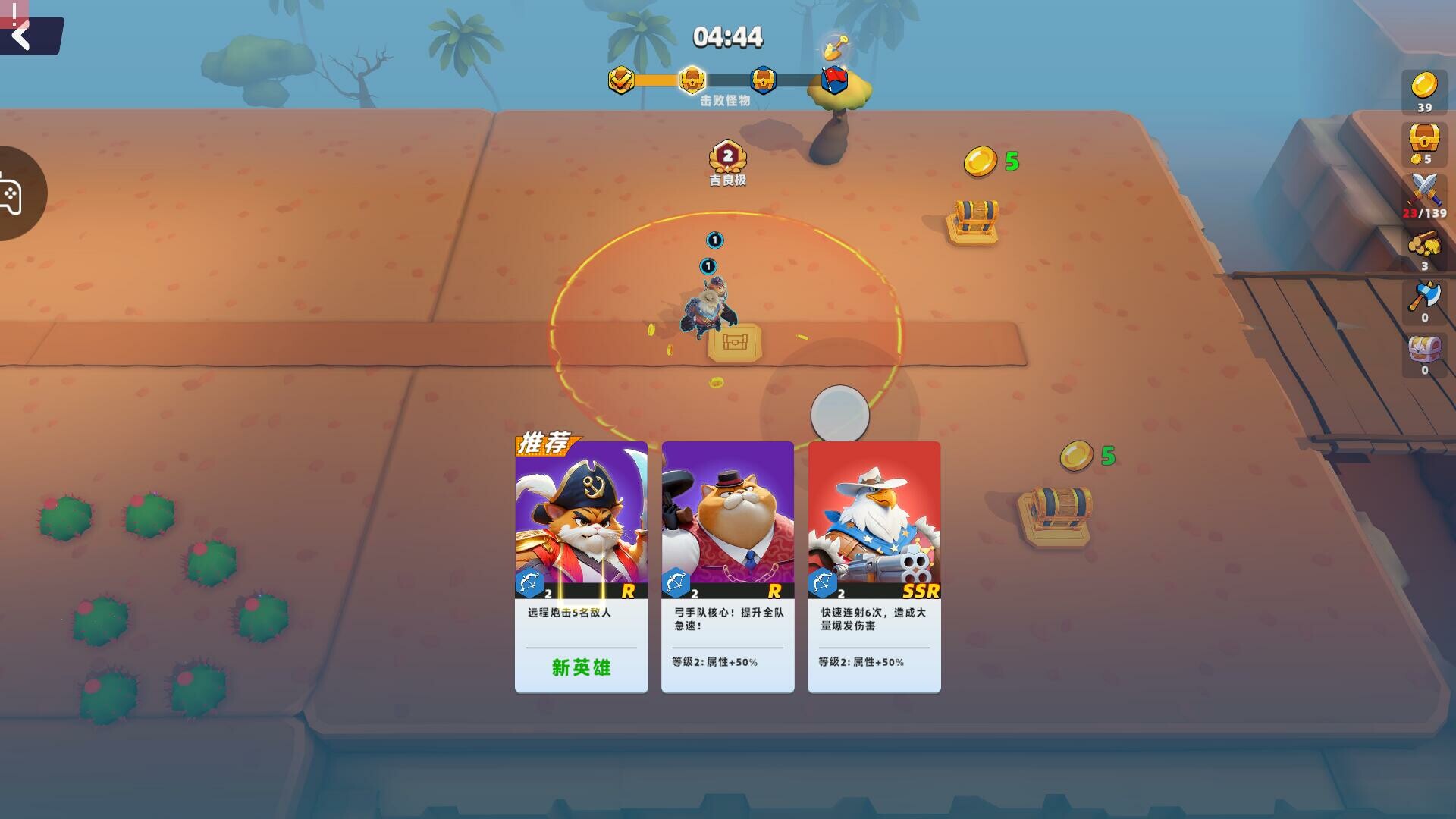Open the match timer showing 04:44

point(729,36)
